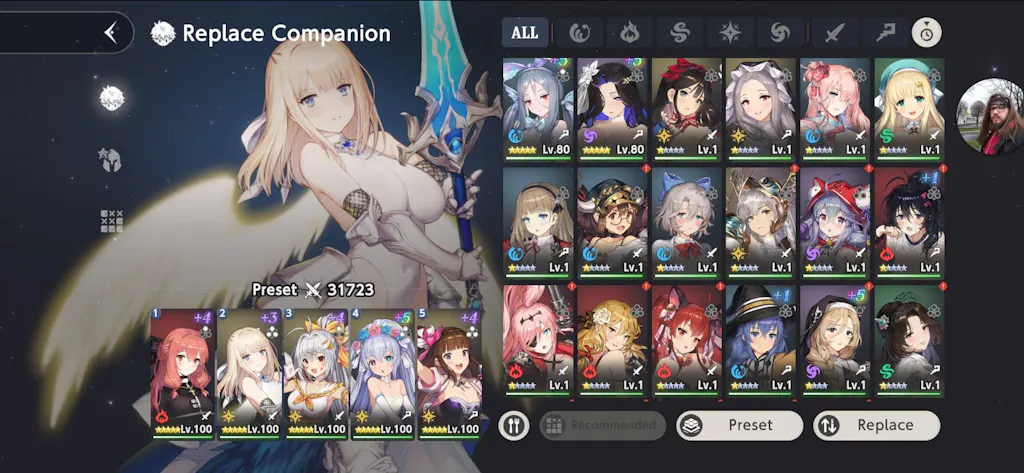Viewport: 1024px width, 473px height.
Task: Click the streamer webcam circle overlay
Action: click(x=990, y=117)
